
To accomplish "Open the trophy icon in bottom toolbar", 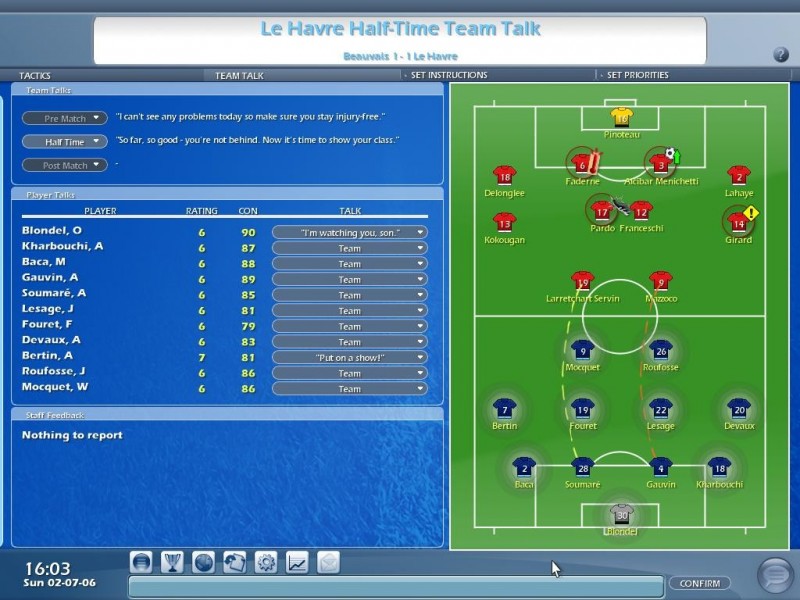I will click(174, 562).
